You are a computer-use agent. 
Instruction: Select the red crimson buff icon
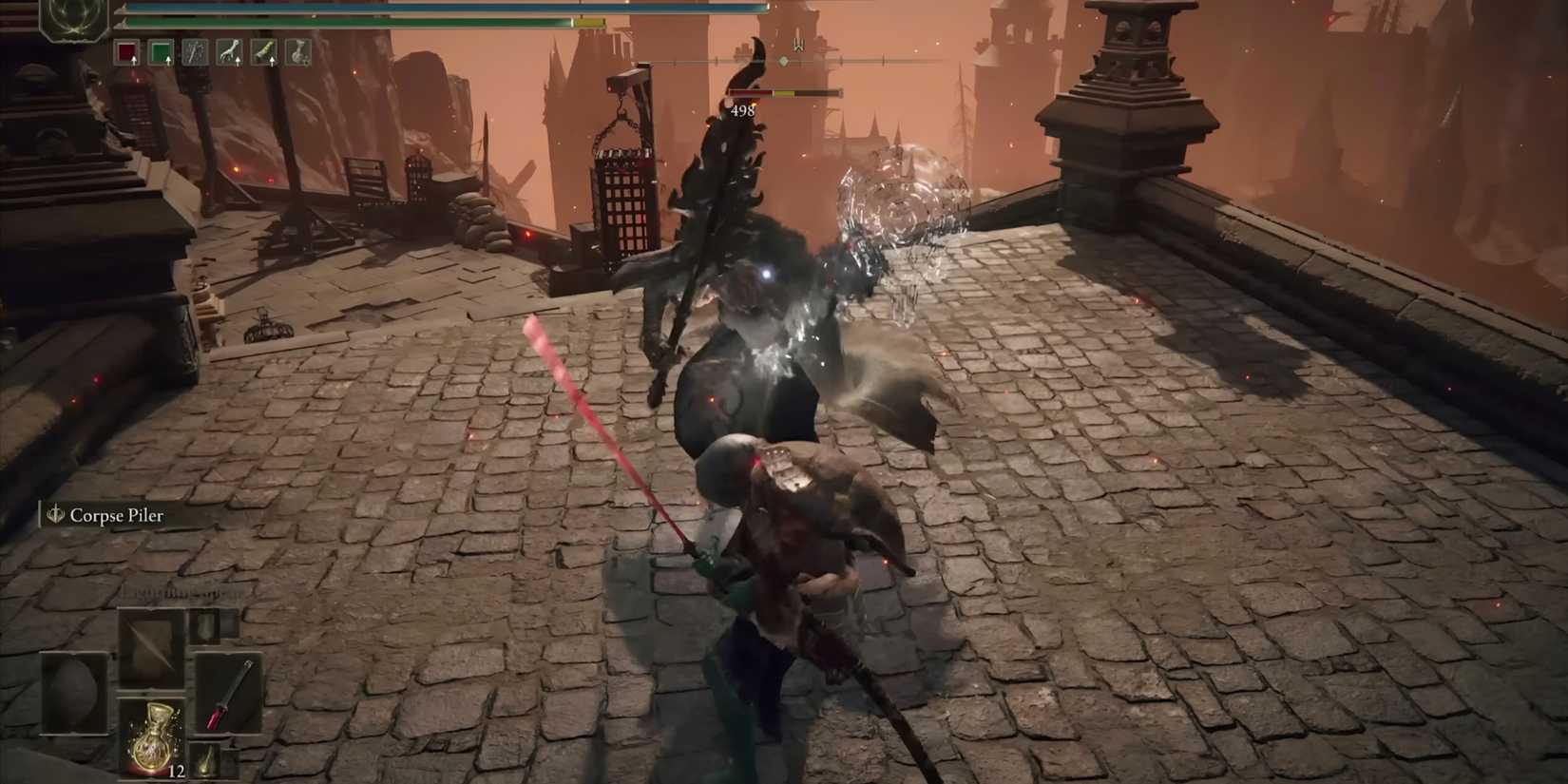(x=126, y=52)
